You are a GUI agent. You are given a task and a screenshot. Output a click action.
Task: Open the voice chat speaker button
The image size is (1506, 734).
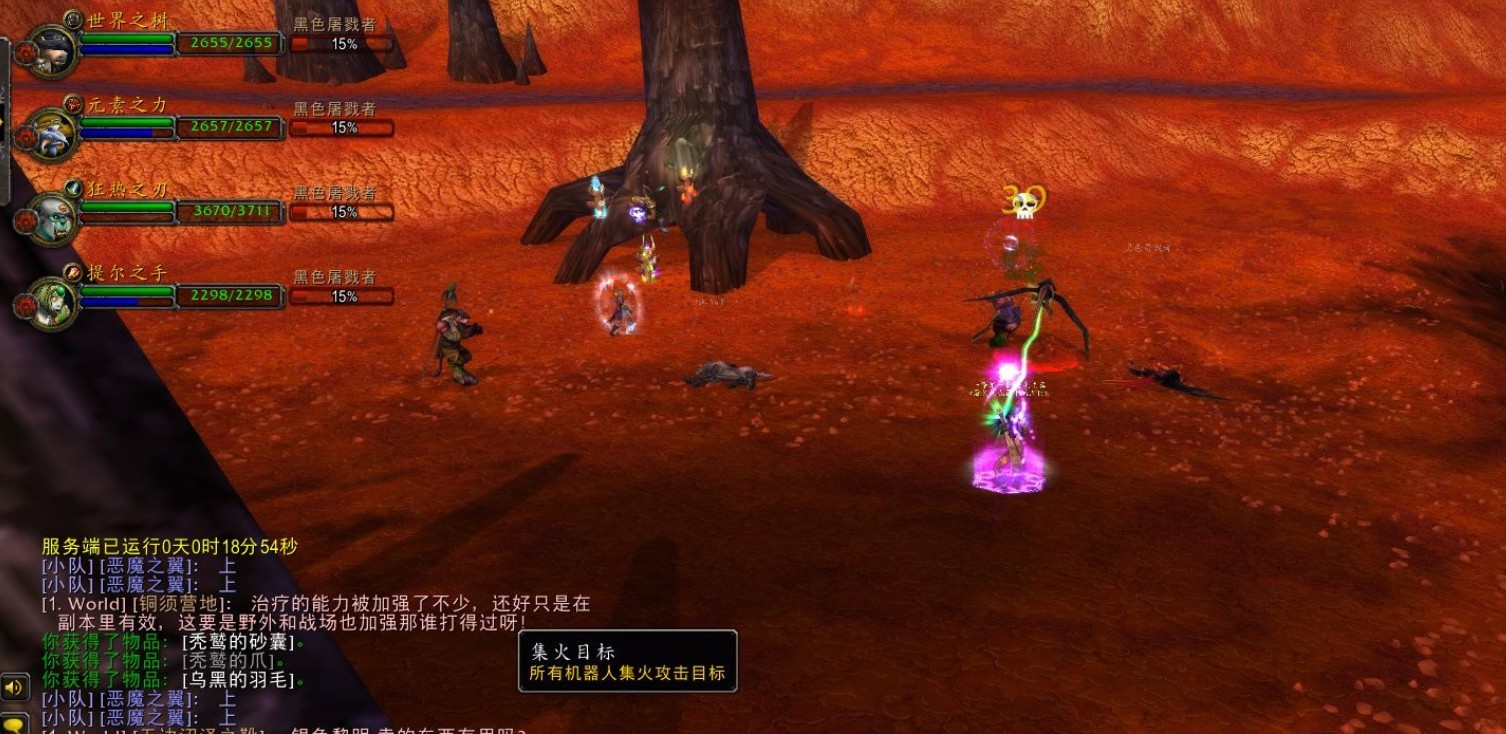coord(14,687)
